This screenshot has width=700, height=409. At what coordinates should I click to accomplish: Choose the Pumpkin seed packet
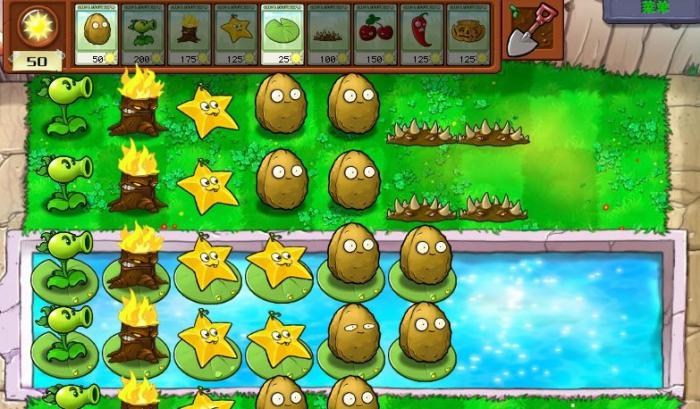tap(467, 35)
